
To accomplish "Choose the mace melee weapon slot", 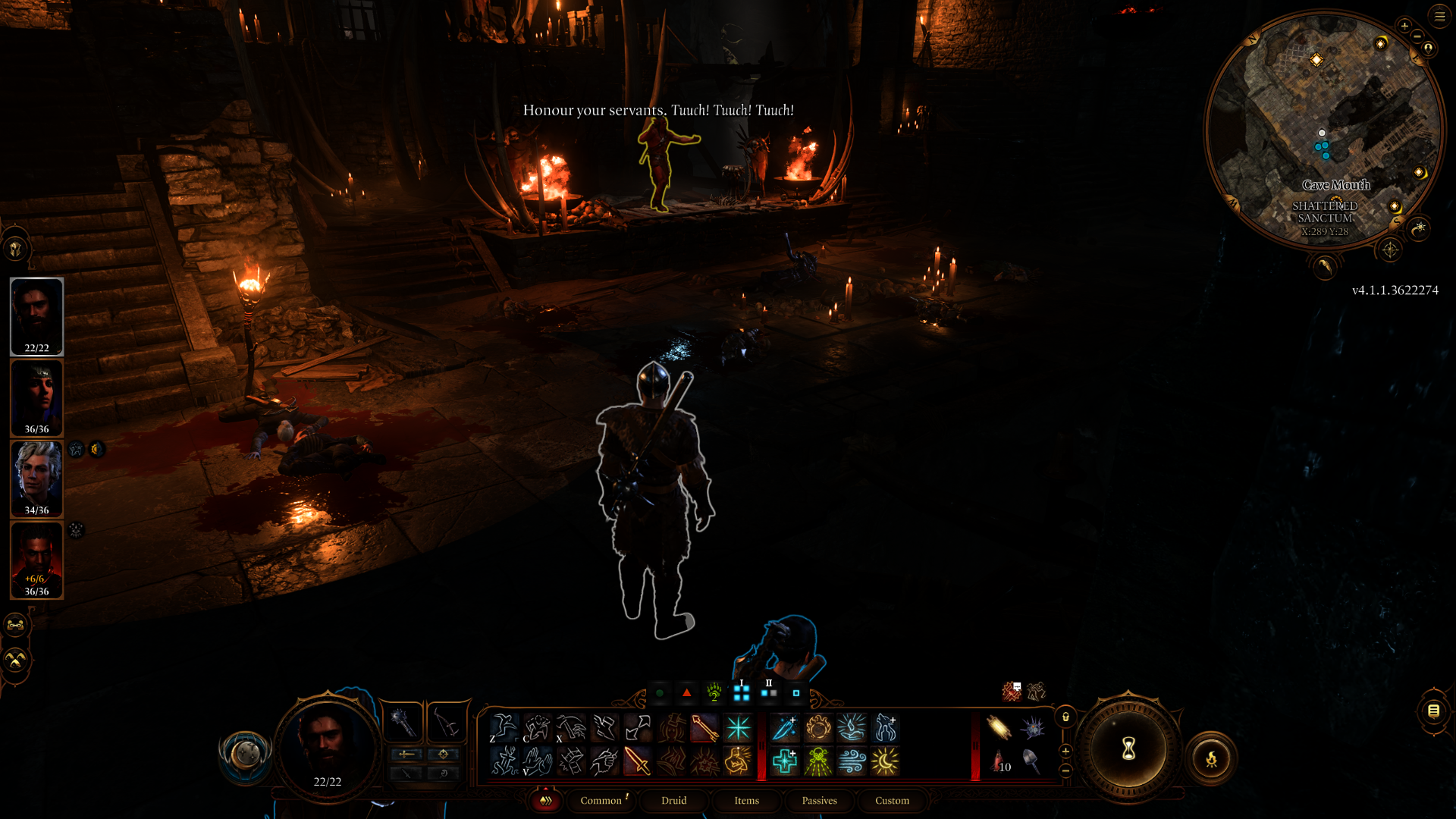I will [x=403, y=723].
